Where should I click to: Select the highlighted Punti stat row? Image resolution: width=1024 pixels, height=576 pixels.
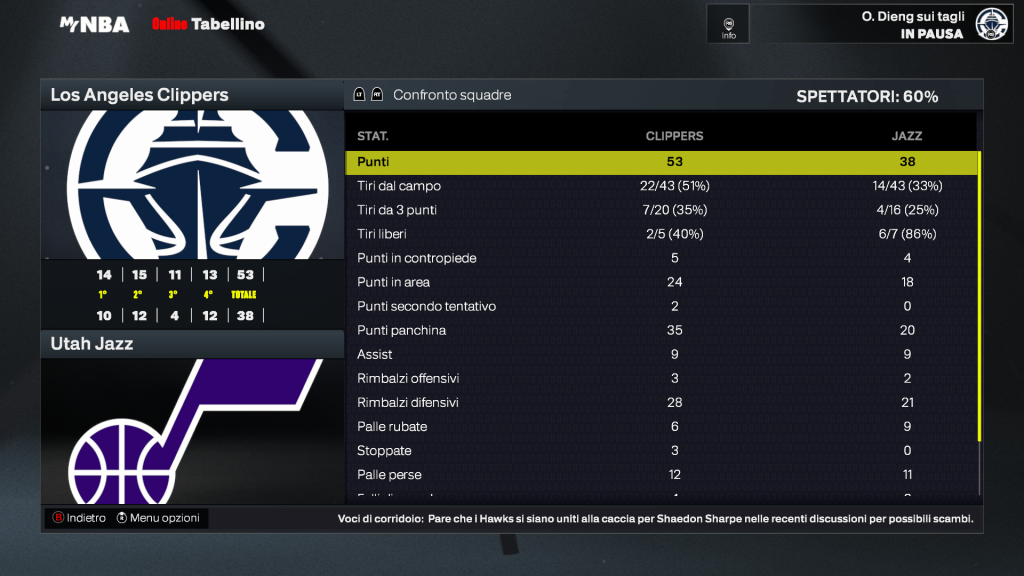tap(661, 162)
